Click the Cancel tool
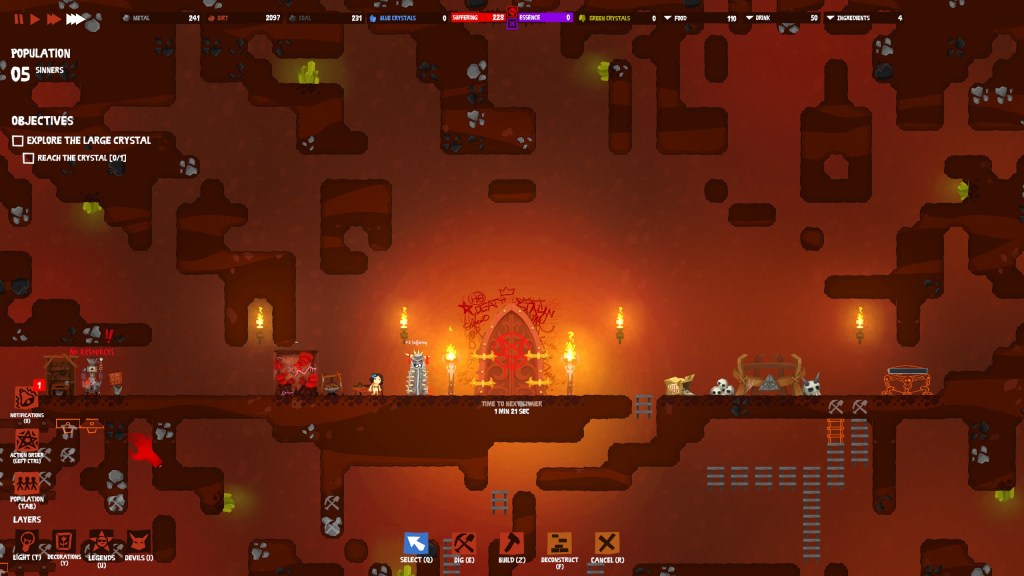 607,544
